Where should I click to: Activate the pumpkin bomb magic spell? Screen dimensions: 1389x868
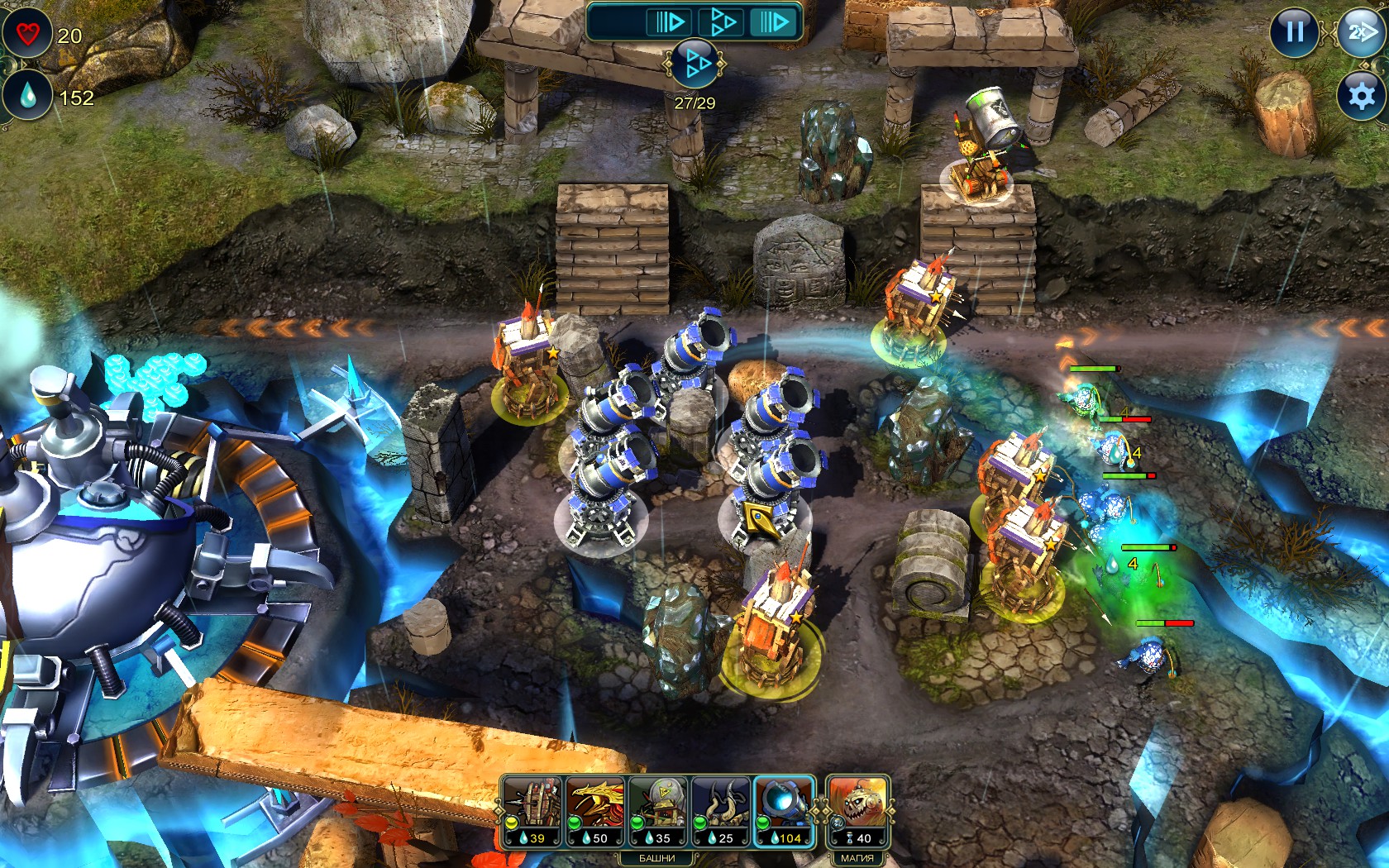tap(857, 811)
